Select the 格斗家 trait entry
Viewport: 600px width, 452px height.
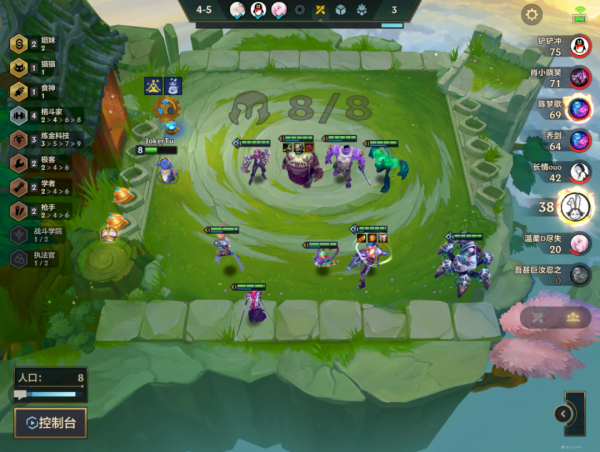point(40,115)
